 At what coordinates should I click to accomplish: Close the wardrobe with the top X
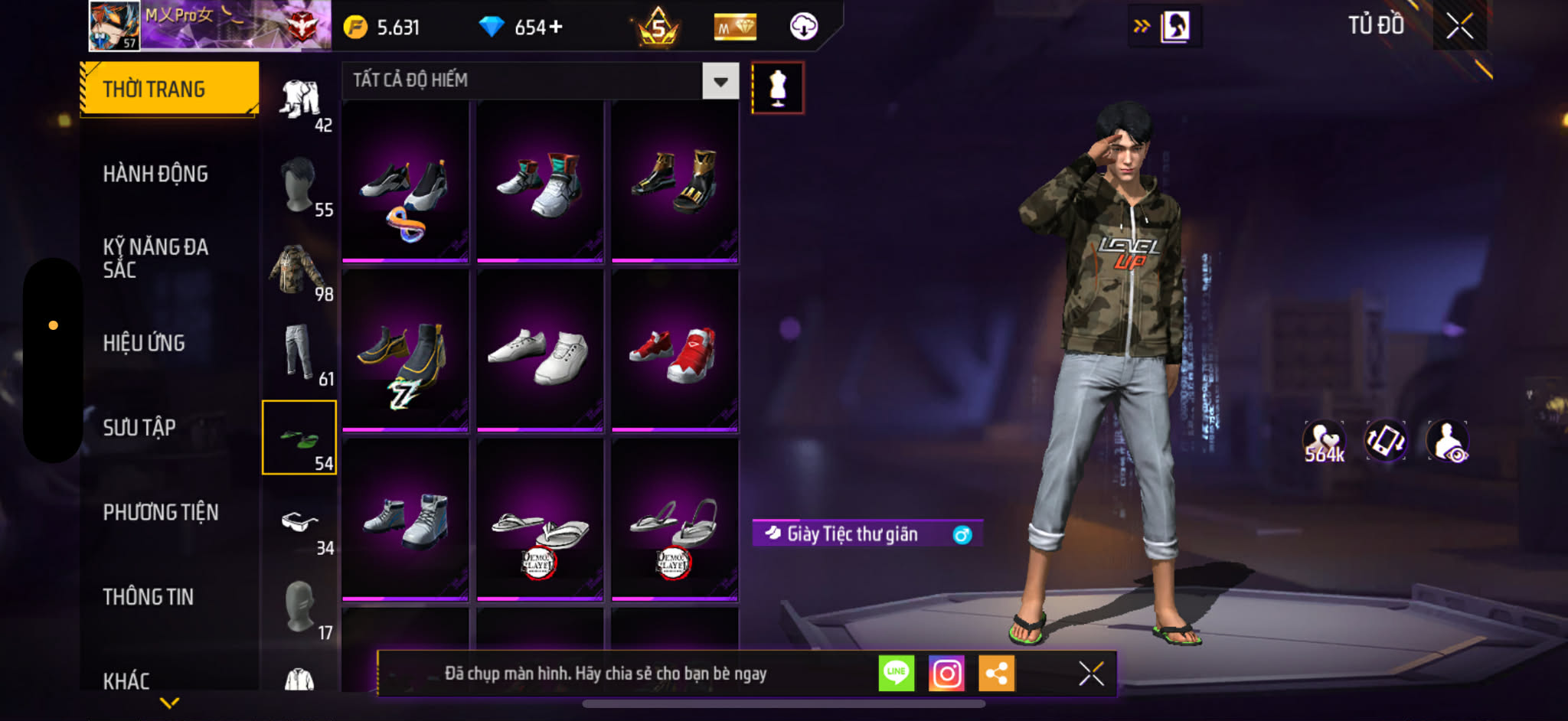[x=1459, y=27]
